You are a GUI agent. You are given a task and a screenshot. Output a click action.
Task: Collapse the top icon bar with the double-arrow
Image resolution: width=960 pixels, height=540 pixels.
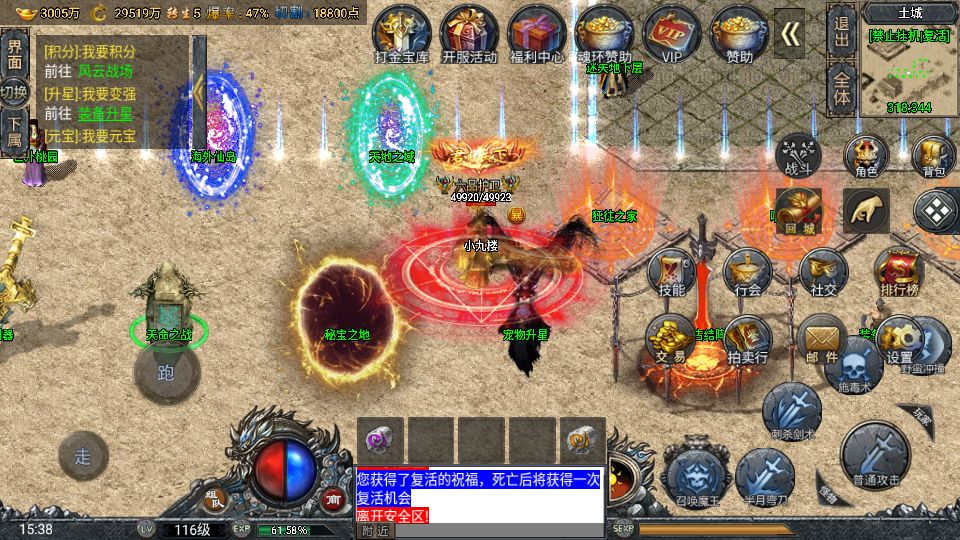coord(791,34)
